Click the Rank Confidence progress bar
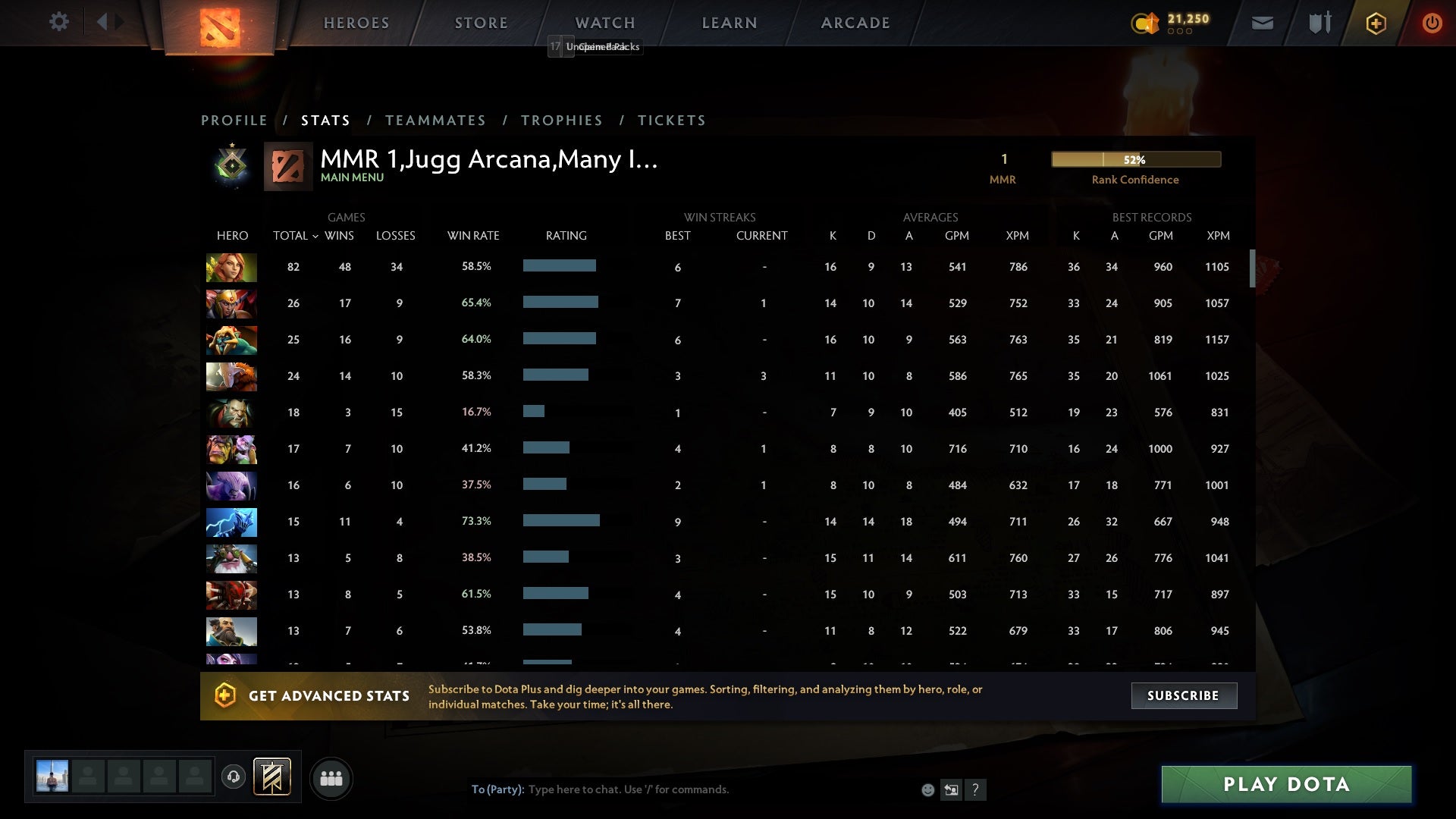Image resolution: width=1456 pixels, height=819 pixels. tap(1135, 159)
